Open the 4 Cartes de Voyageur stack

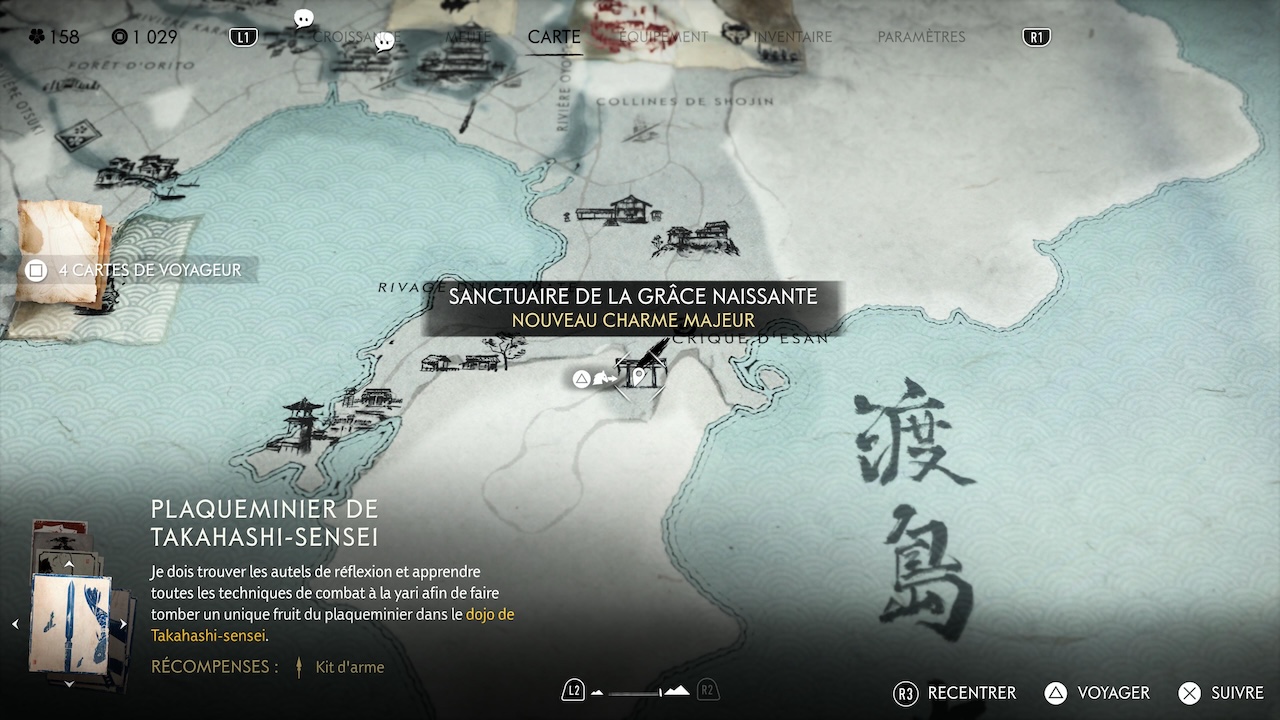coord(138,270)
